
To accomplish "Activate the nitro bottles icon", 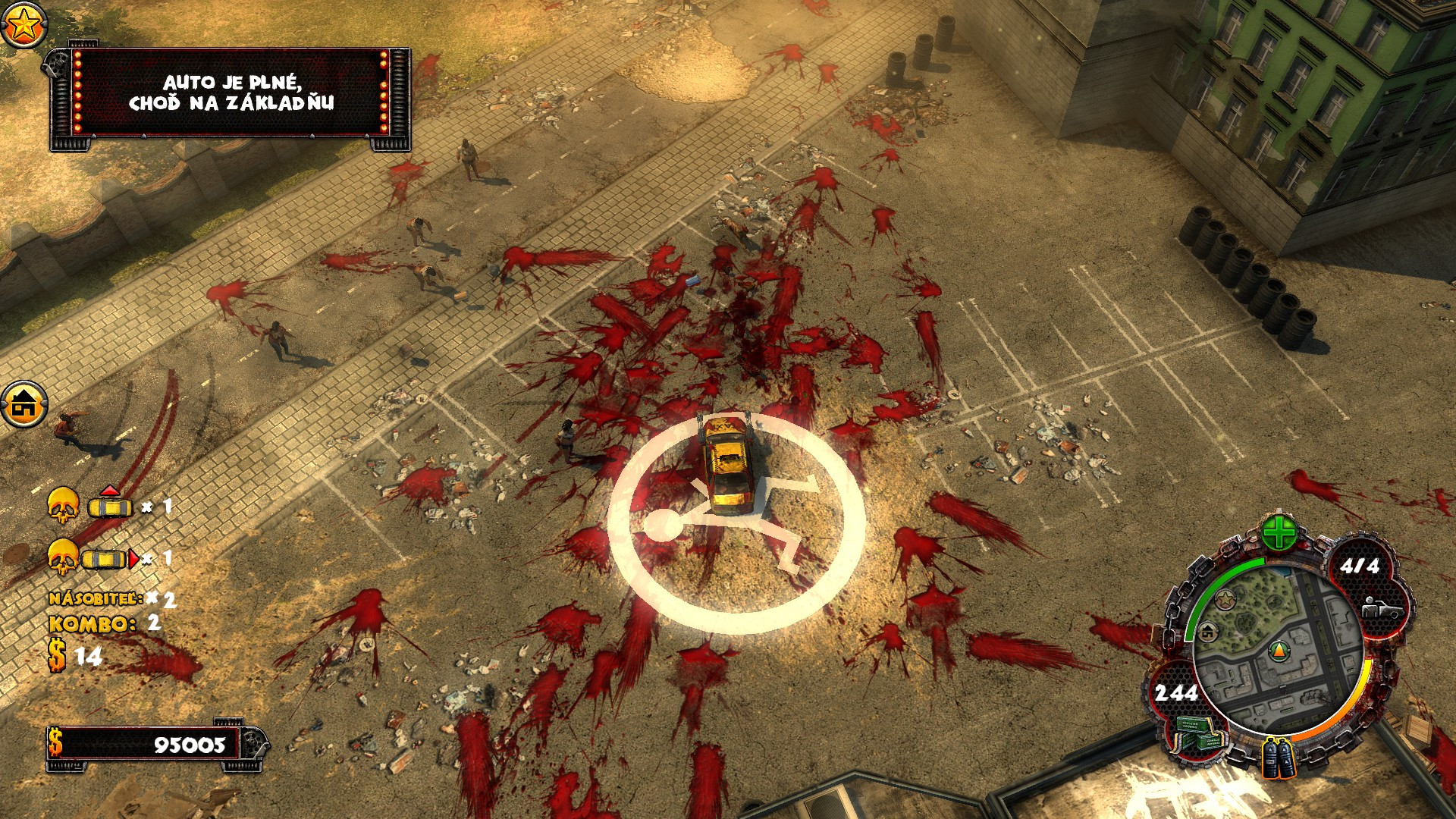I will coord(1278,758).
